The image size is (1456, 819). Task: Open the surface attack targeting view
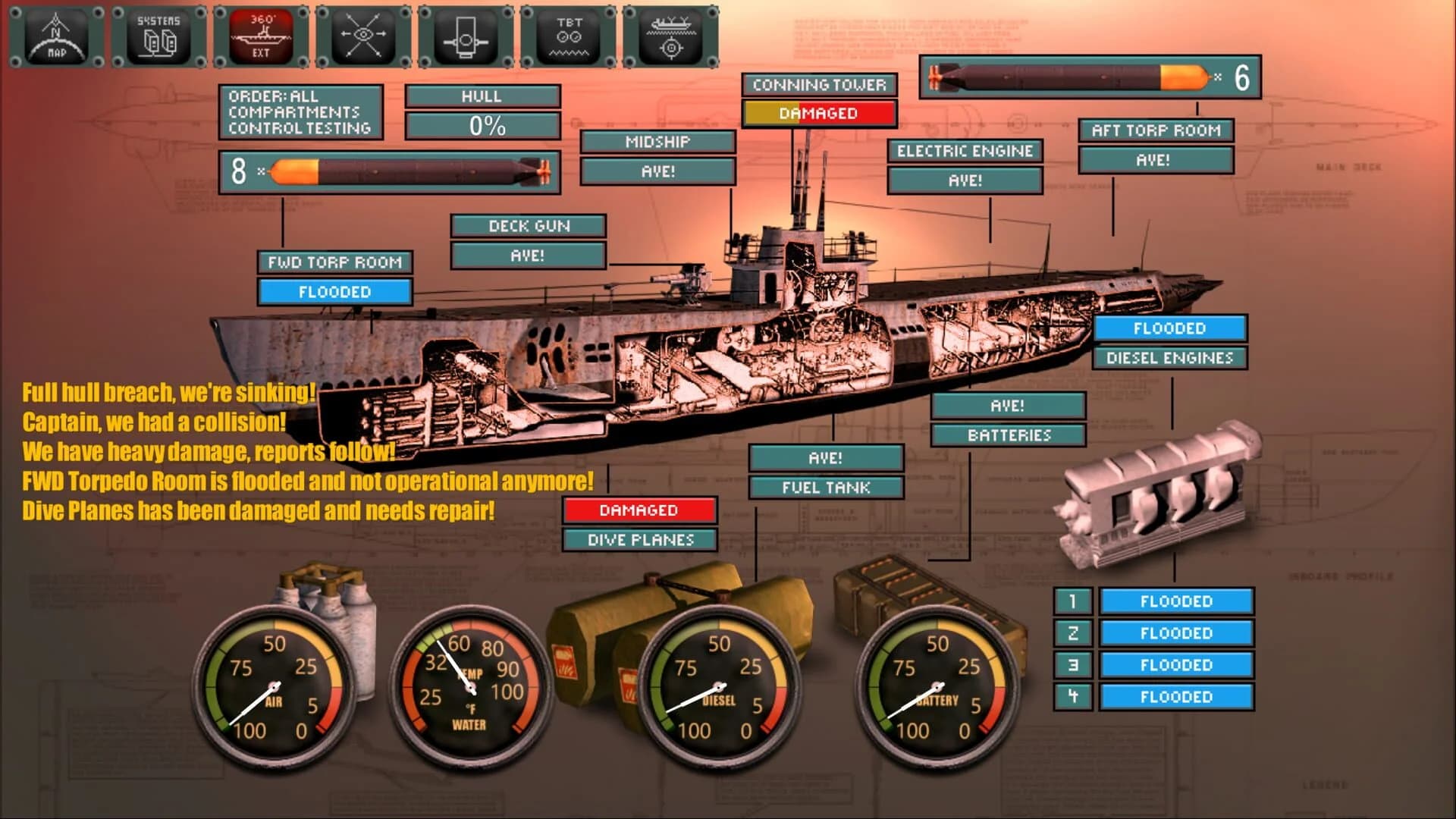pos(670,33)
